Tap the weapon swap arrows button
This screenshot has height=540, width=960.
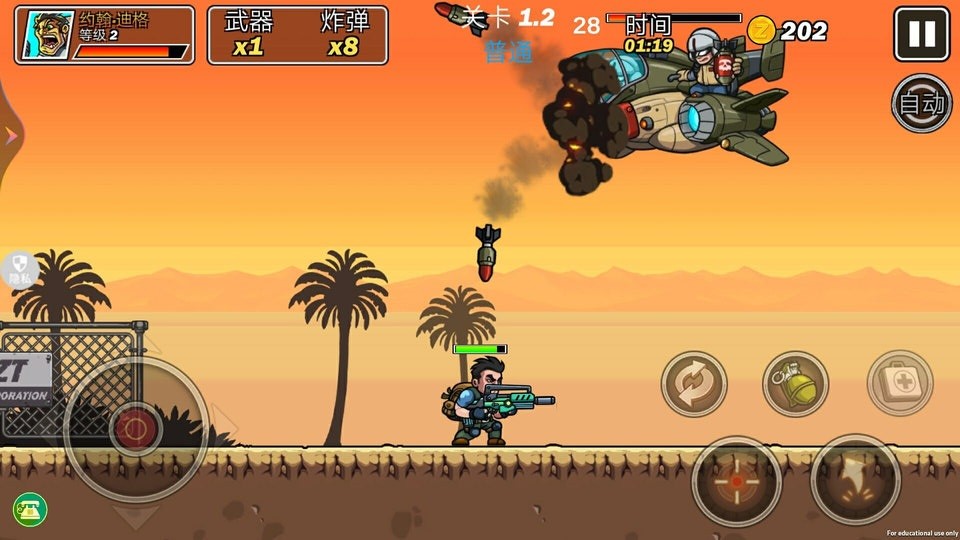click(x=694, y=384)
